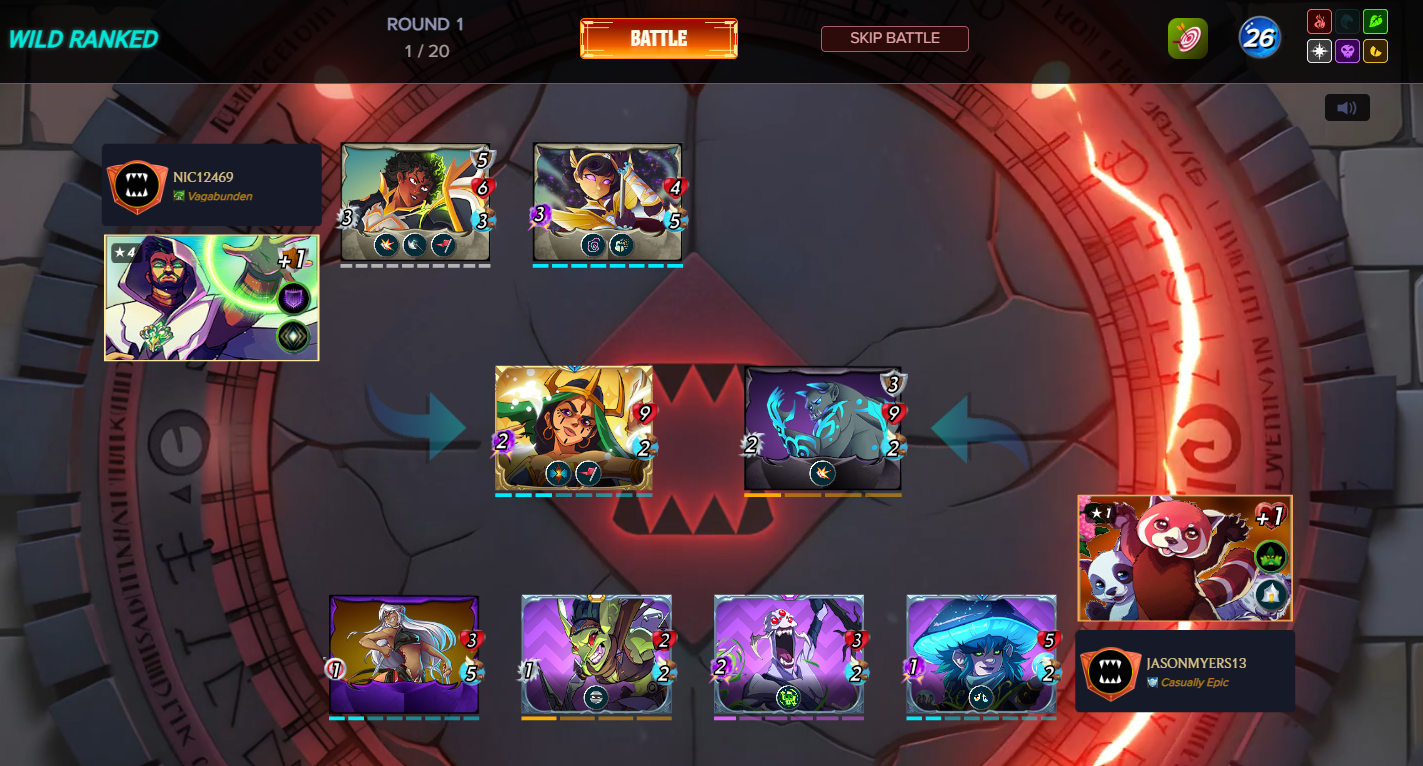The image size is (1423, 766).
Task: Select the dark-haired archer card with armor
Action: pyautogui.click(x=415, y=202)
